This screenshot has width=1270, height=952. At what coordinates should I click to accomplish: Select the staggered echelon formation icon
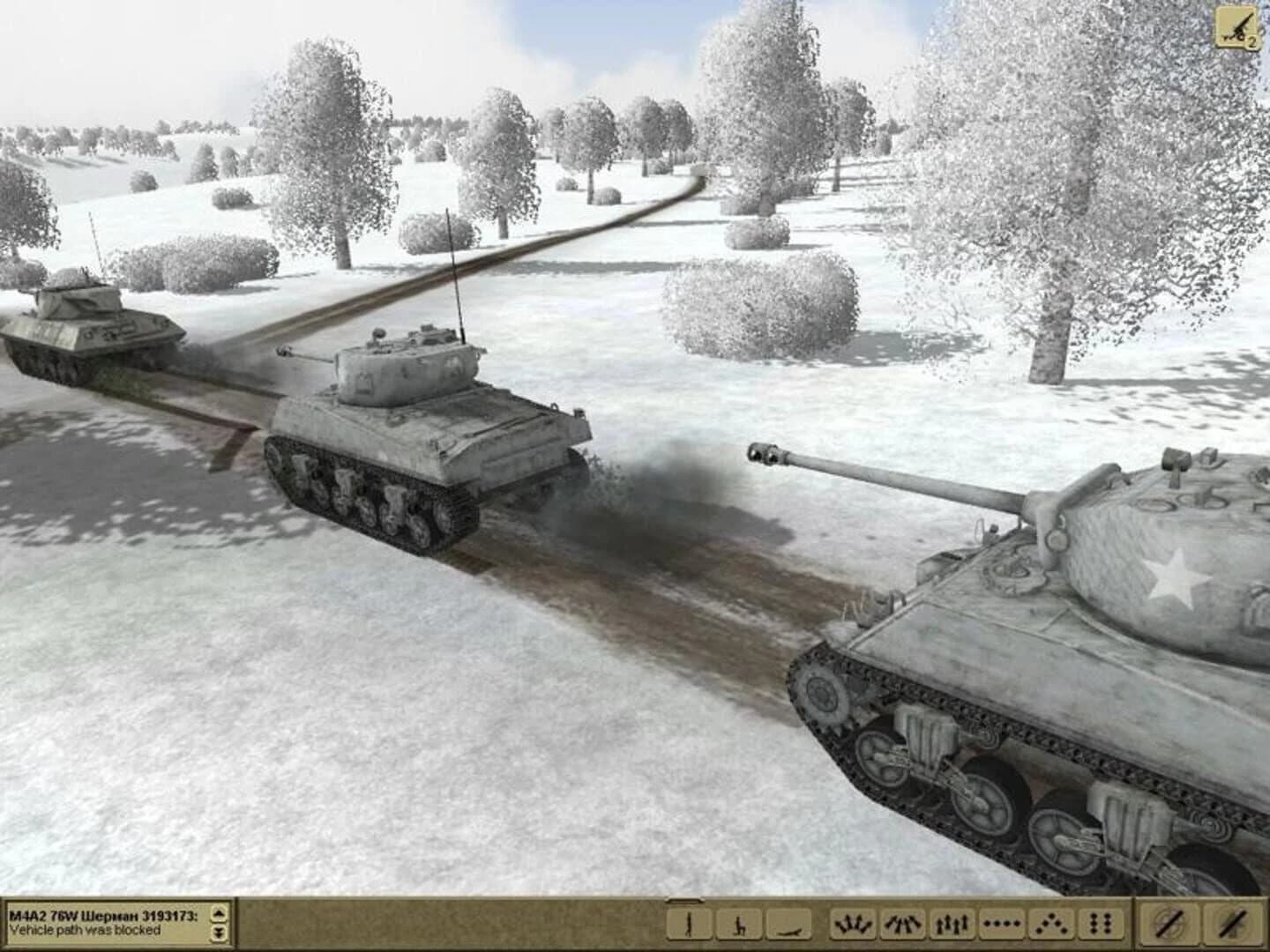click(1051, 926)
